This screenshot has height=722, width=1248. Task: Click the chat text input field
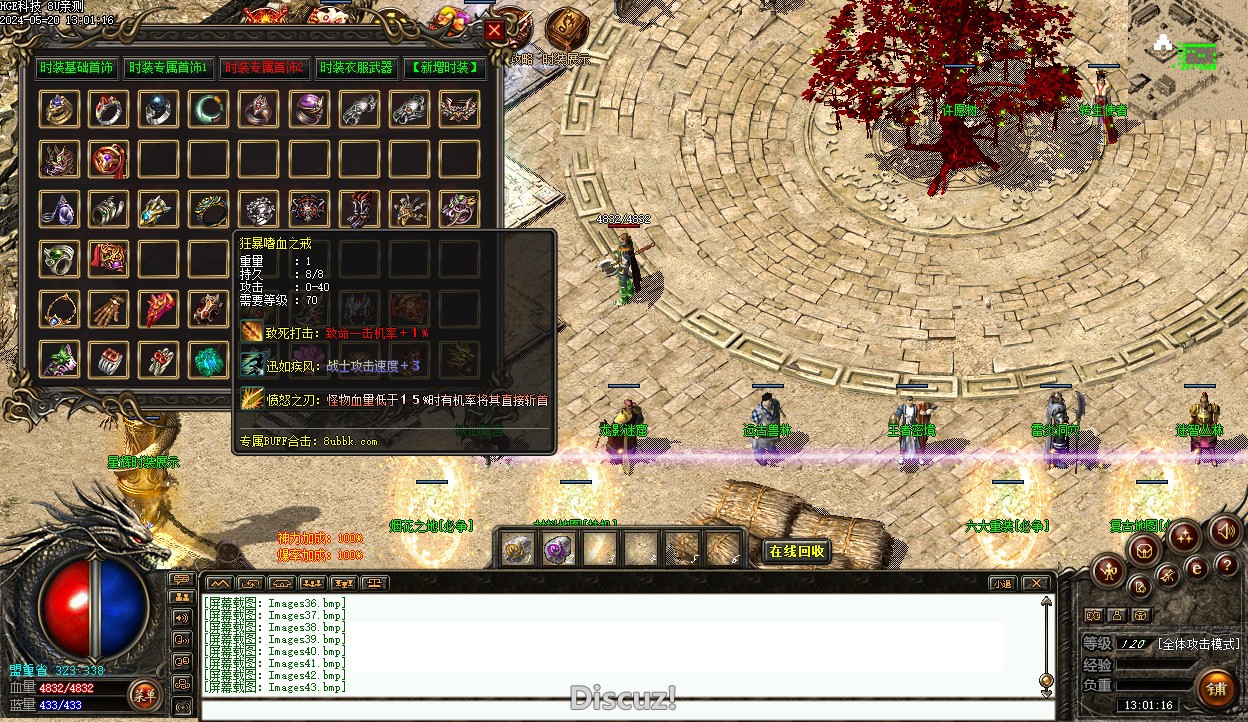pos(620,710)
